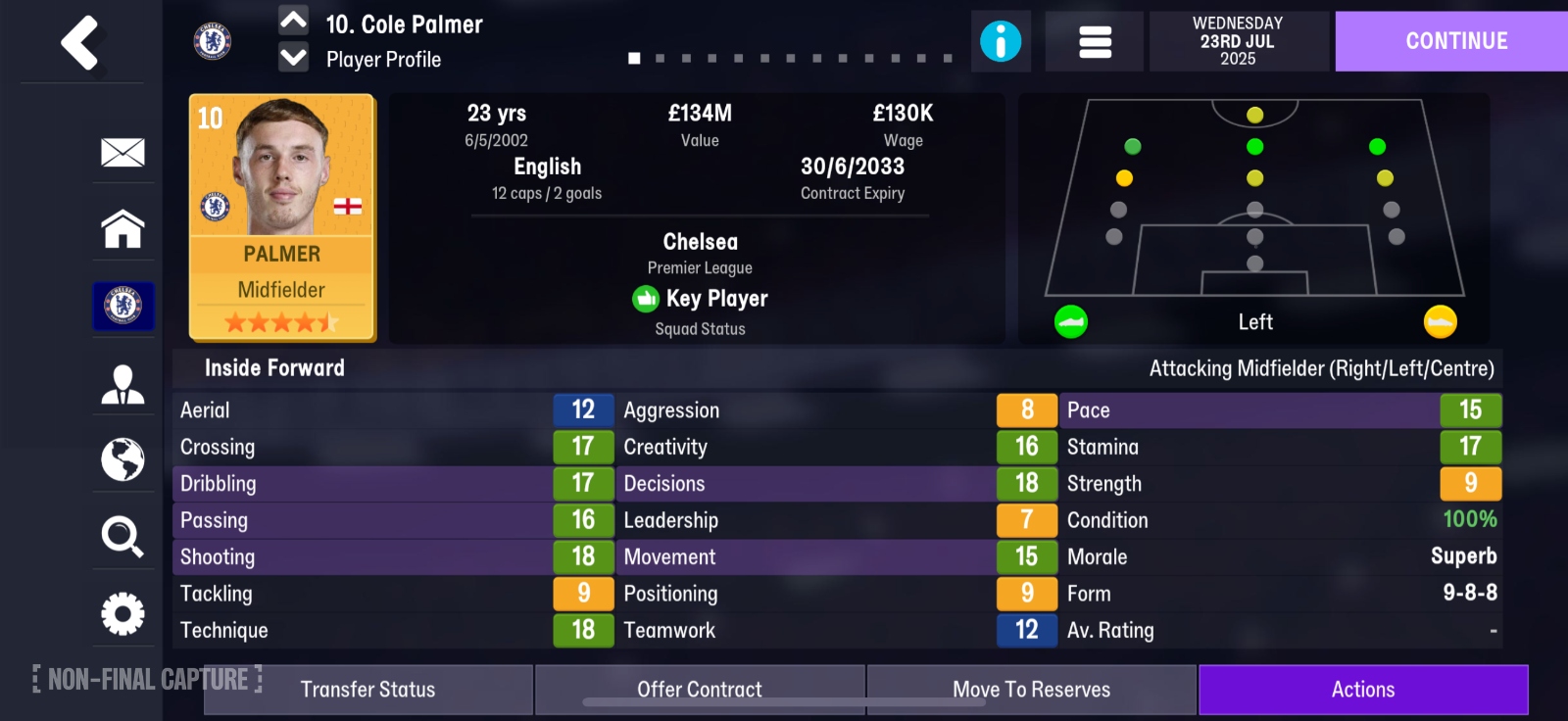This screenshot has width=1568, height=721.
Task: Open the inbox mail icon
Action: pos(122,152)
